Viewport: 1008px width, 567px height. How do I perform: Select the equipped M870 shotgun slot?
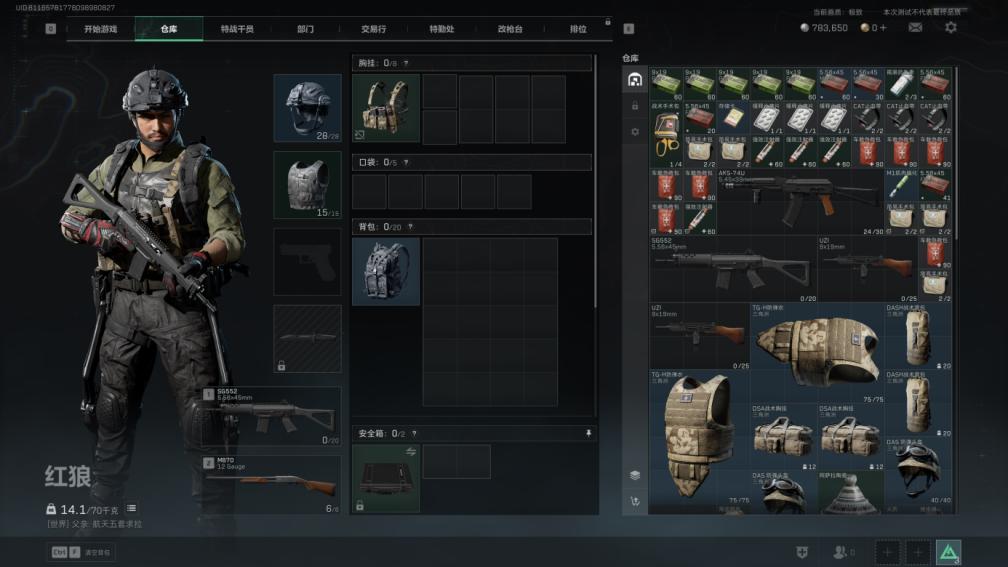272,485
